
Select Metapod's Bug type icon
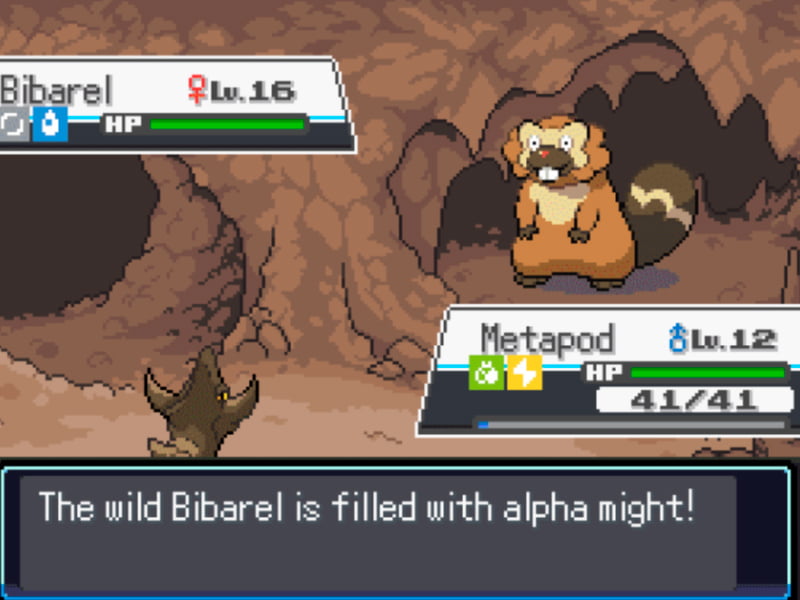(x=486, y=373)
